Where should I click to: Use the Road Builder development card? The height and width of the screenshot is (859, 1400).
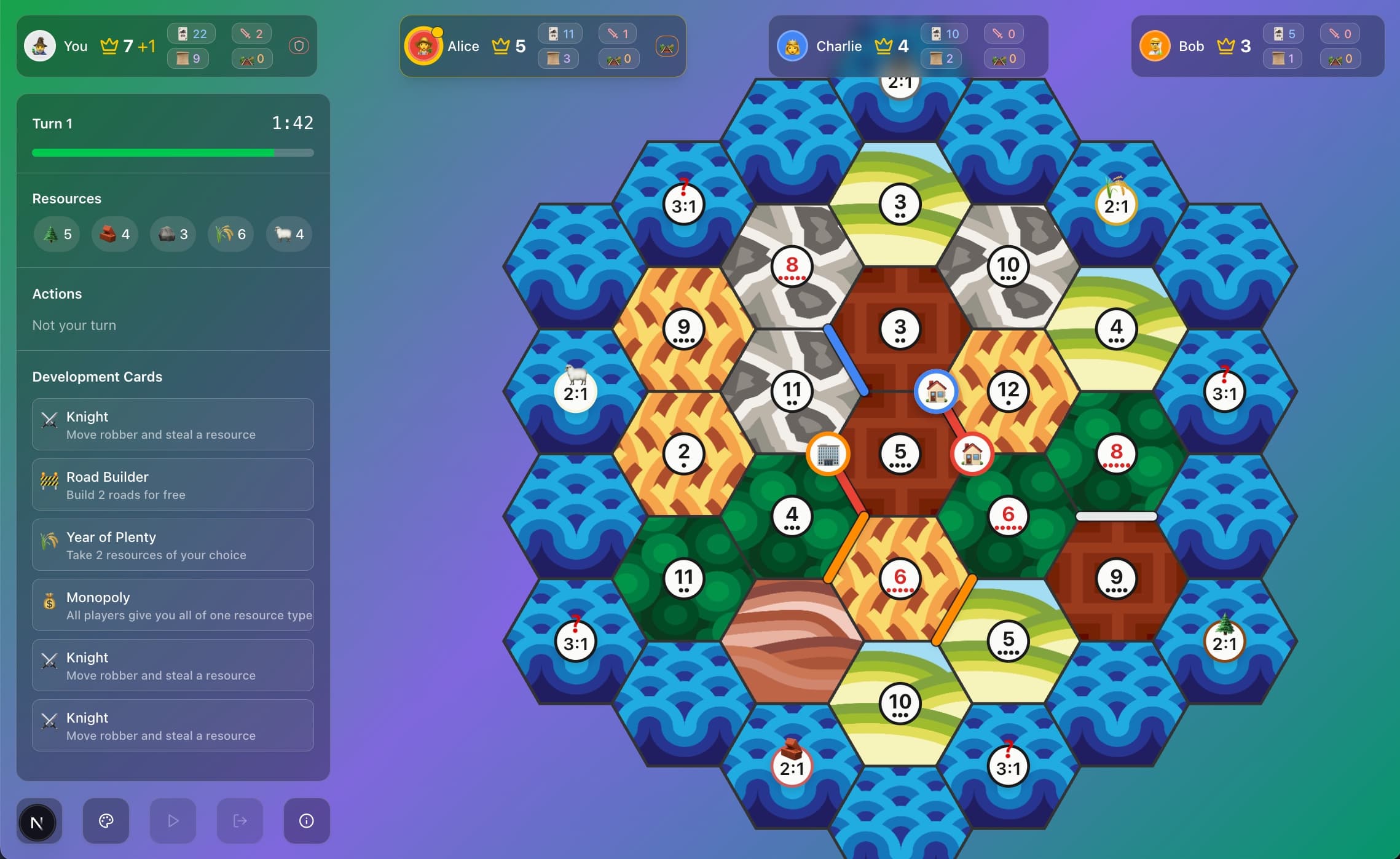click(173, 484)
